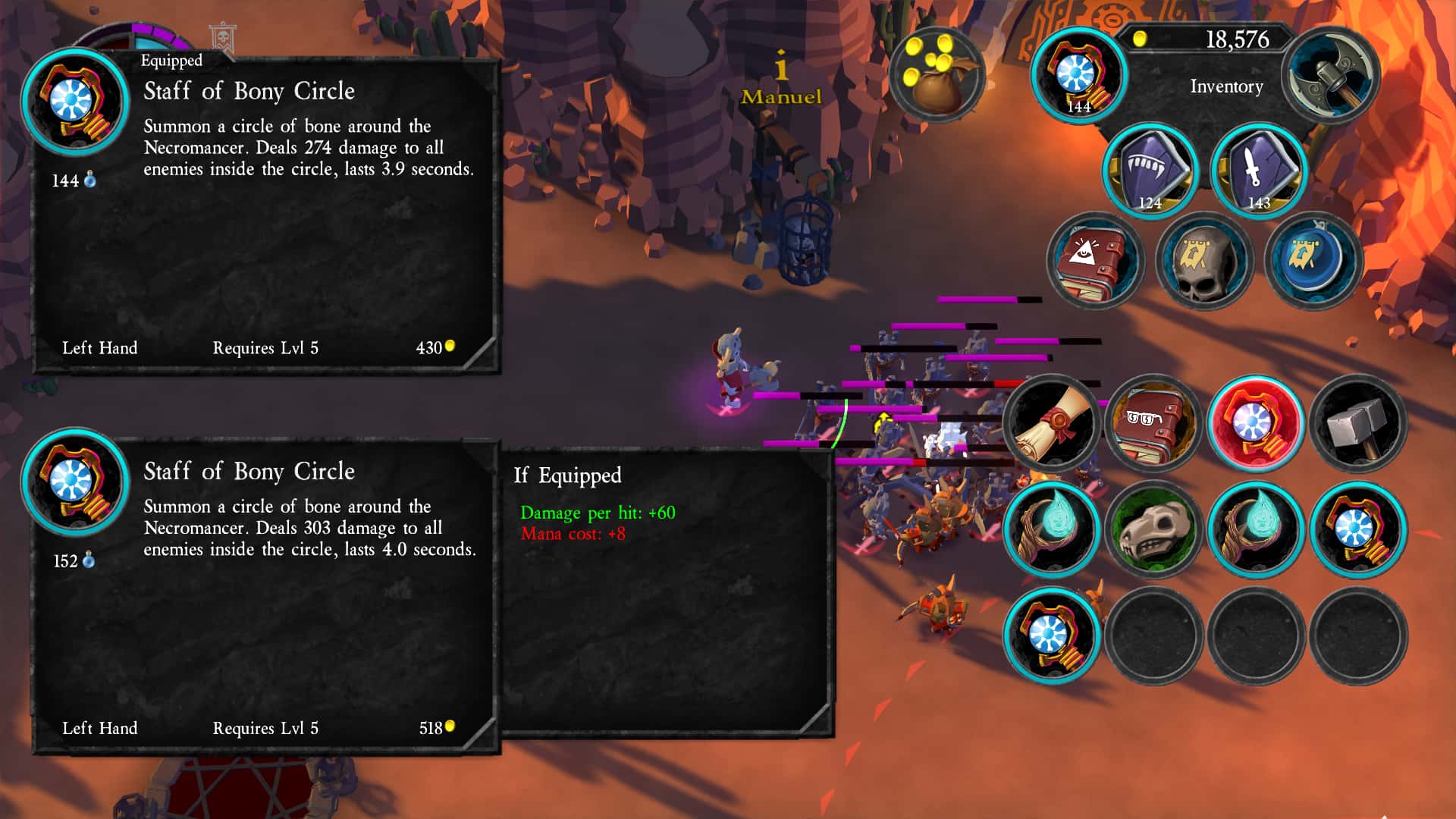Click the red book with all-seeing eye icon
This screenshot has height=819, width=1456.
point(1099,261)
